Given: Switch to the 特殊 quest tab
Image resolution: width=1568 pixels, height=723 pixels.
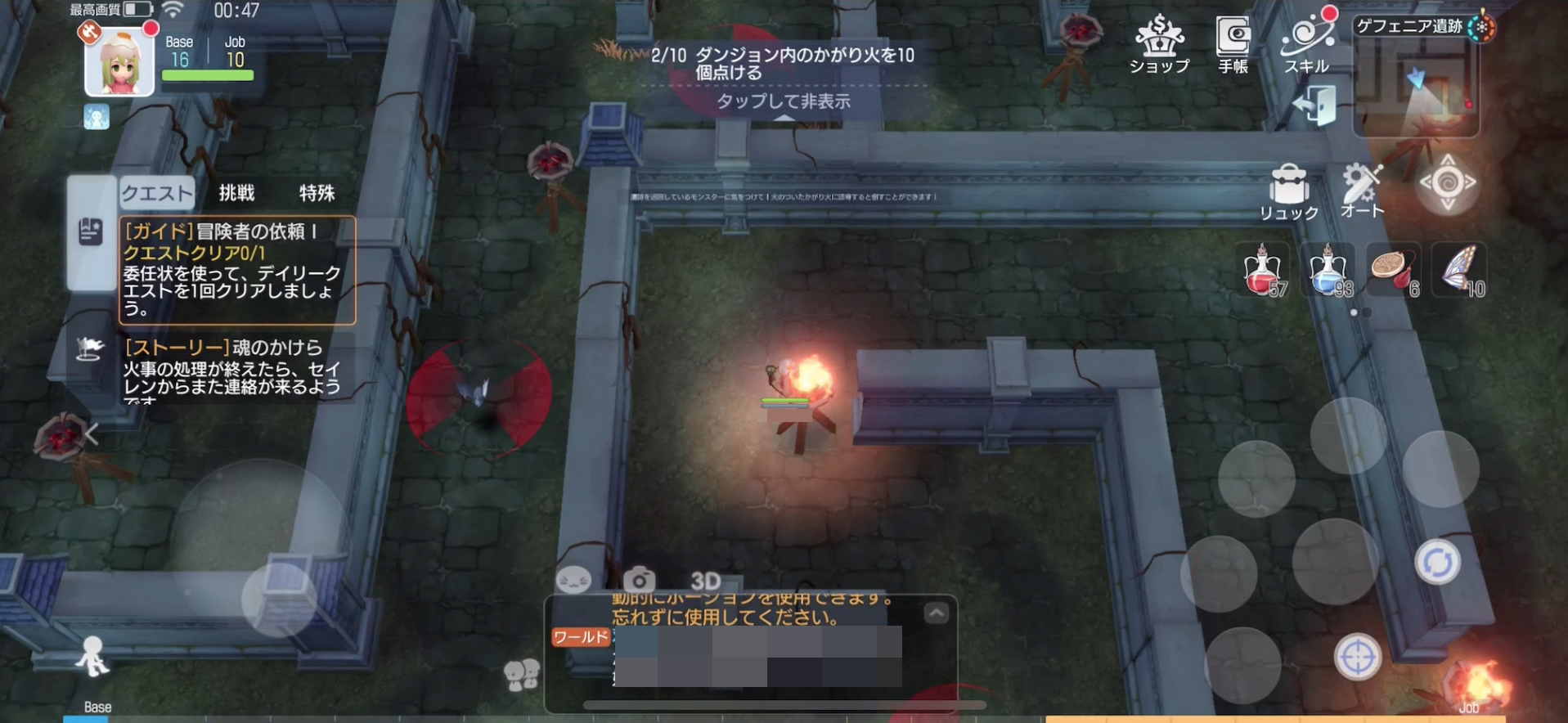Looking at the screenshot, I should 317,193.
